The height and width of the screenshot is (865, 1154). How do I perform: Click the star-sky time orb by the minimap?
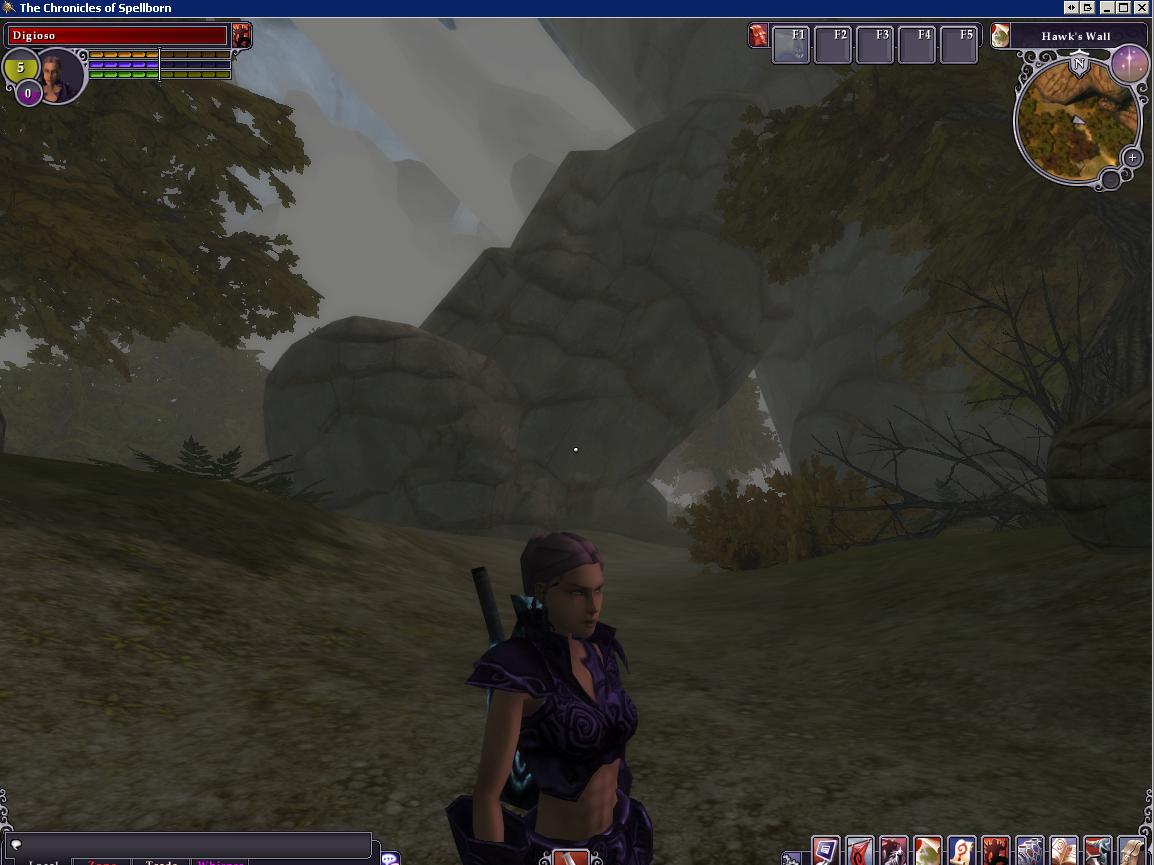pos(1131,63)
